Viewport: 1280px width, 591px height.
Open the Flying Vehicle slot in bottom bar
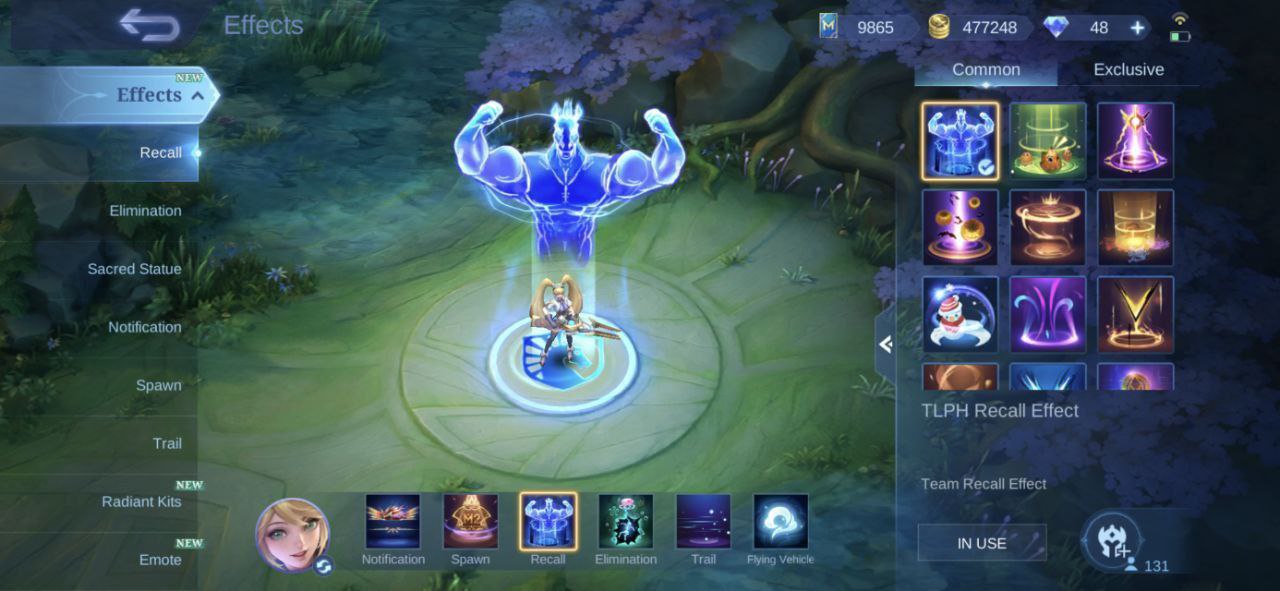point(780,522)
